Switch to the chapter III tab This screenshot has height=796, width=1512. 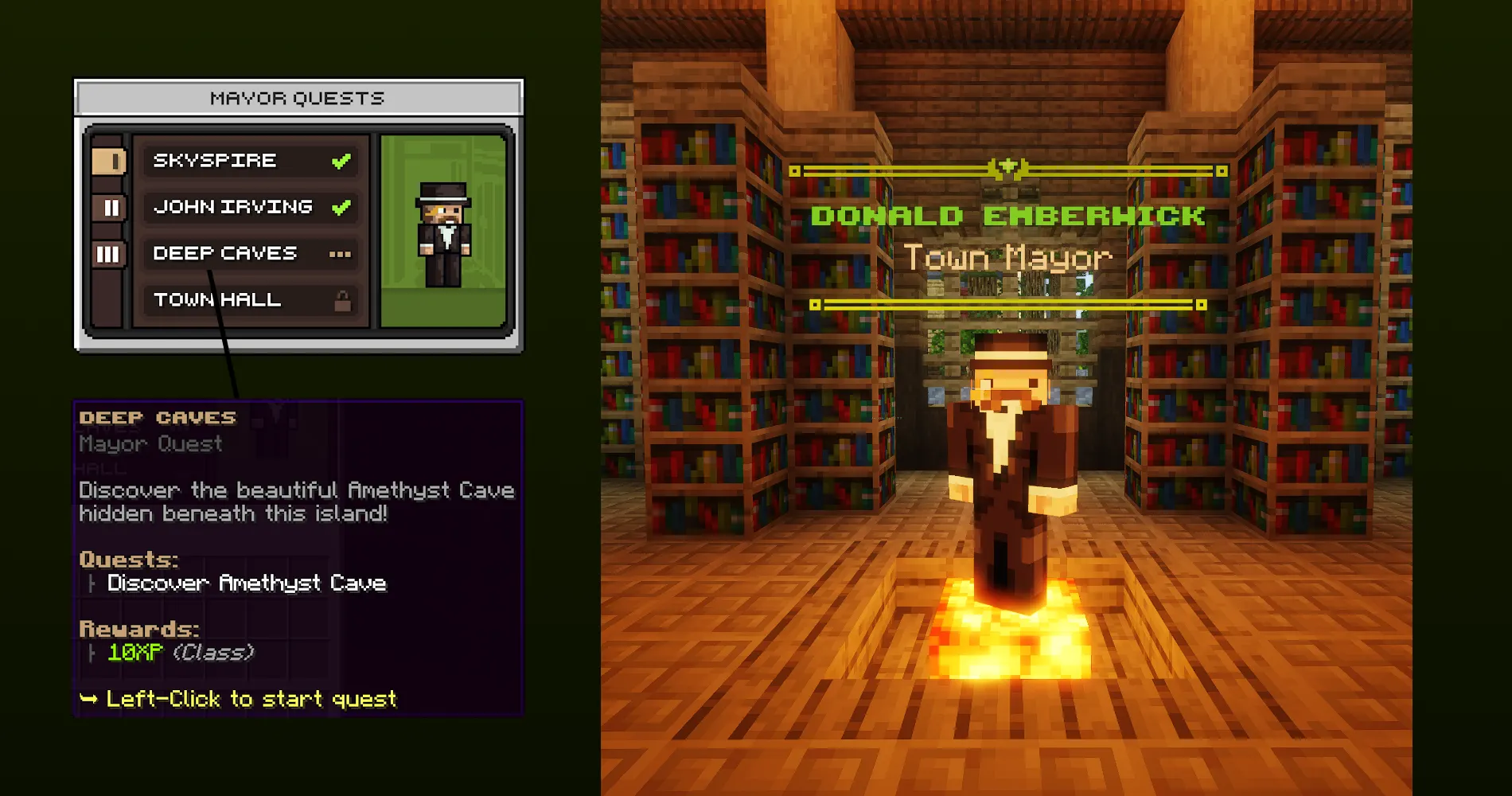[110, 255]
